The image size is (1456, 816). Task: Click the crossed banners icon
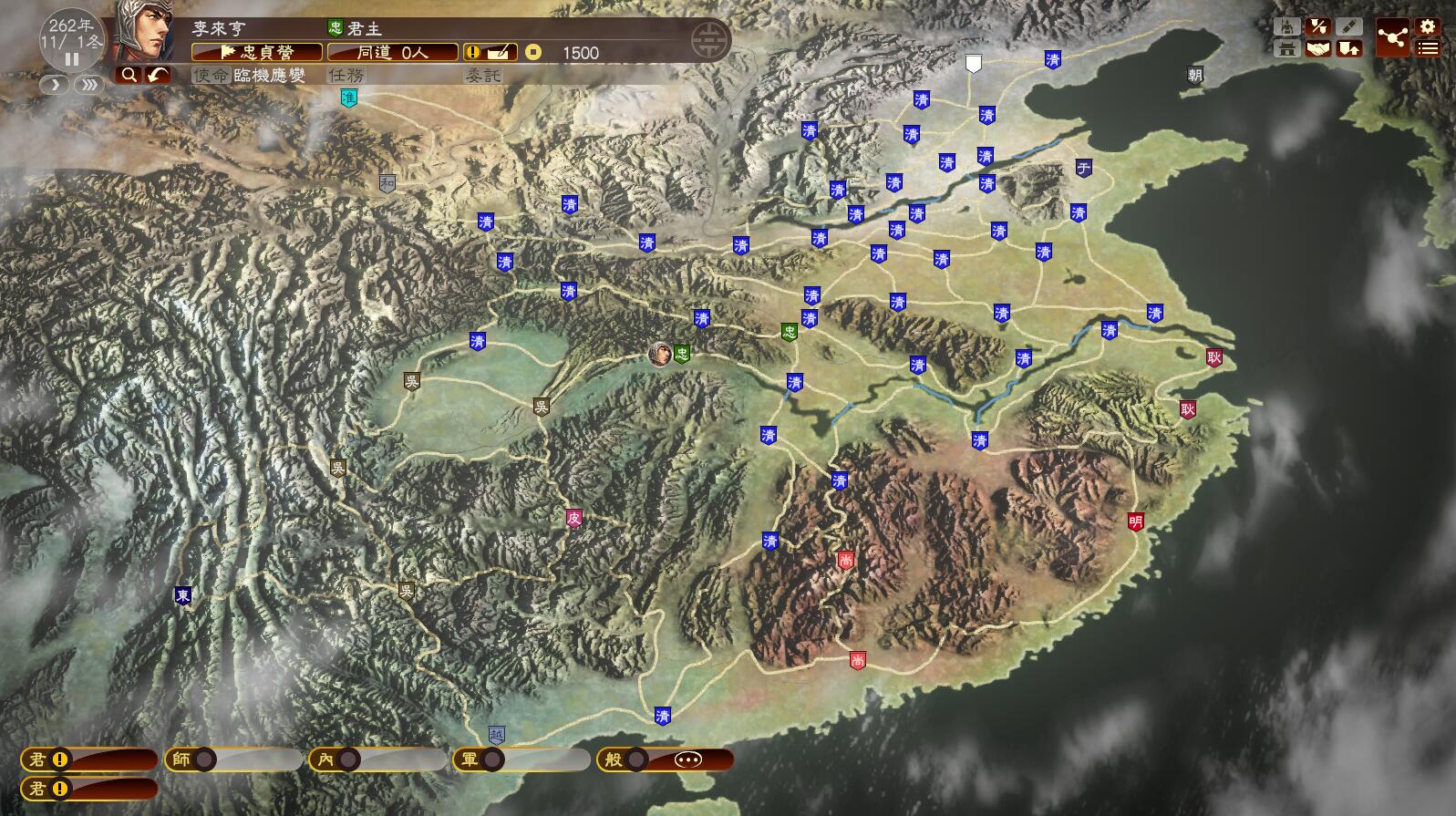(x=1317, y=26)
